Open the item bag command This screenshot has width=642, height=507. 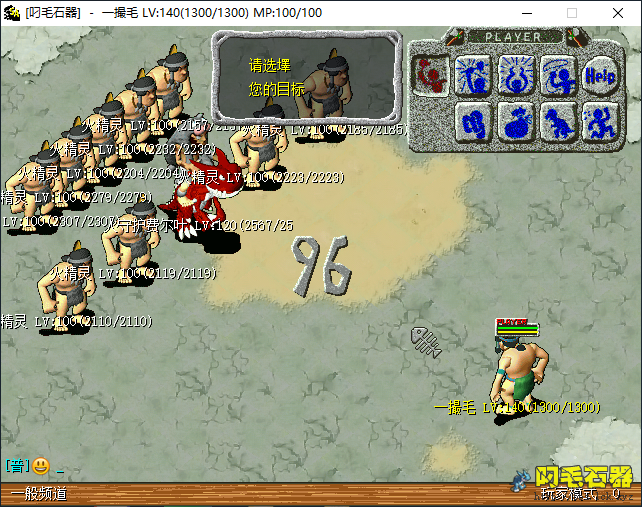tap(514, 121)
